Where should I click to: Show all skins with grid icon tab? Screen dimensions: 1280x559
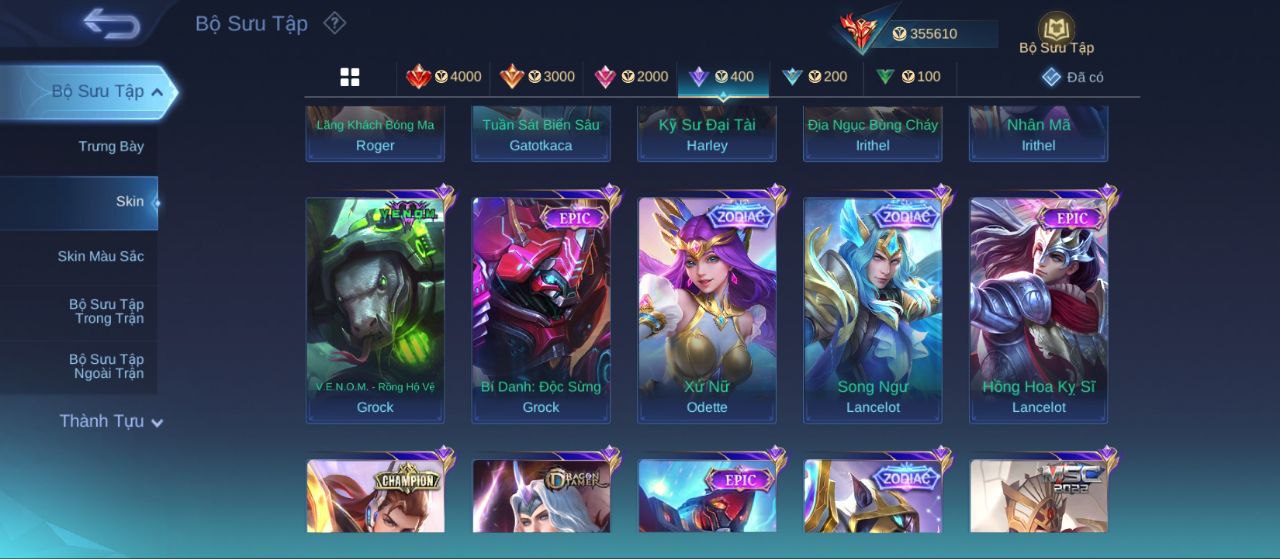tap(350, 77)
